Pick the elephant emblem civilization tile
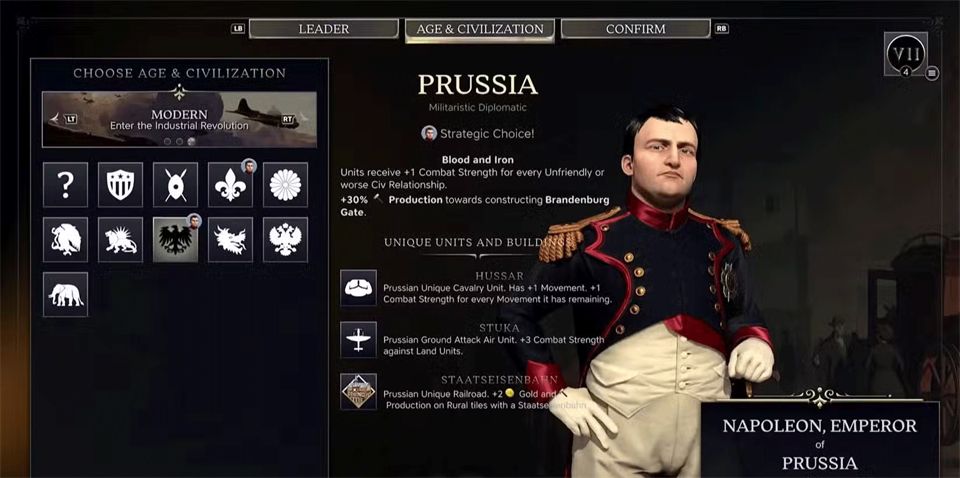 [65, 295]
